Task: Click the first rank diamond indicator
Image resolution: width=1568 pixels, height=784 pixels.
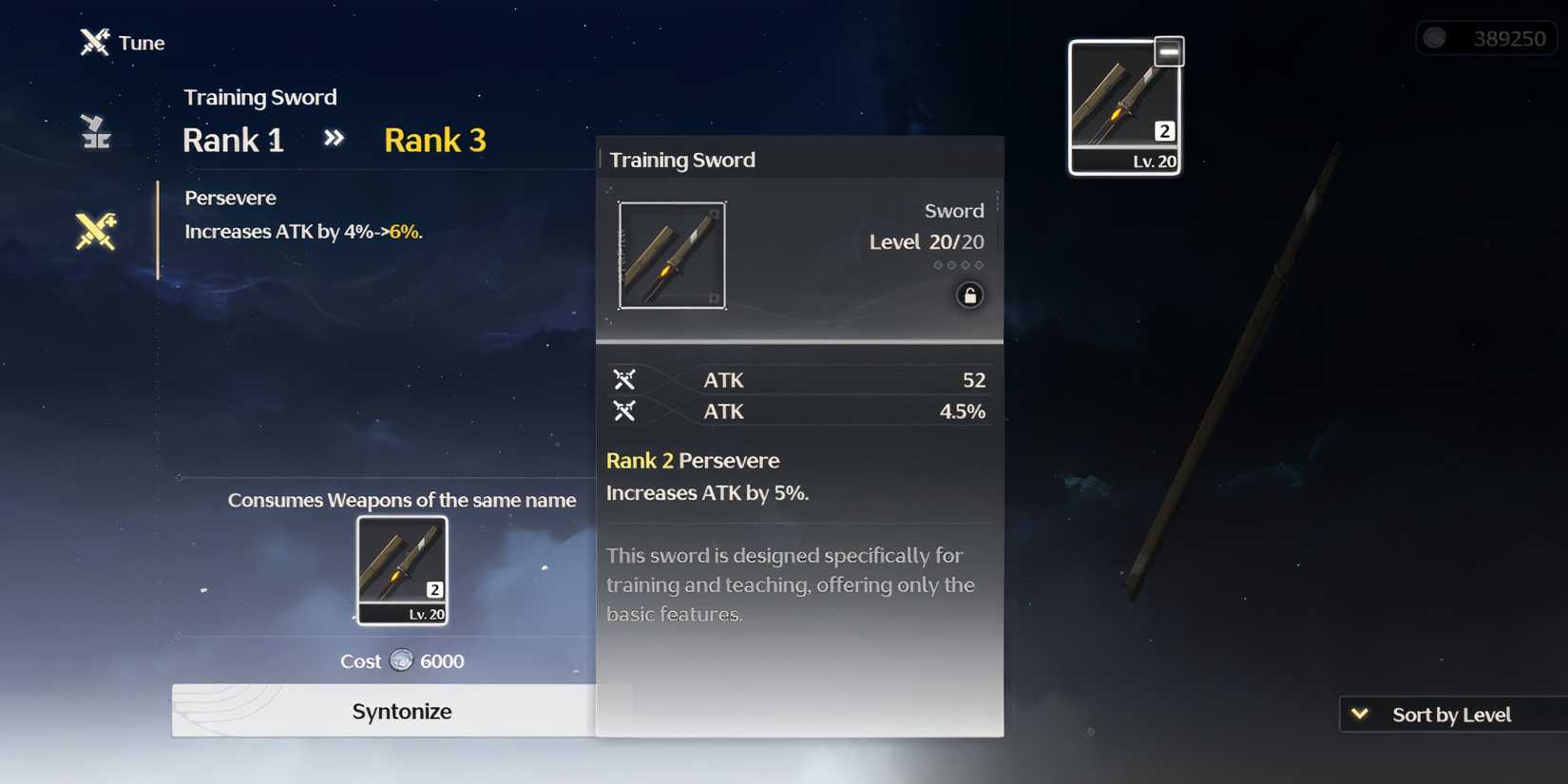Action: 937,265
